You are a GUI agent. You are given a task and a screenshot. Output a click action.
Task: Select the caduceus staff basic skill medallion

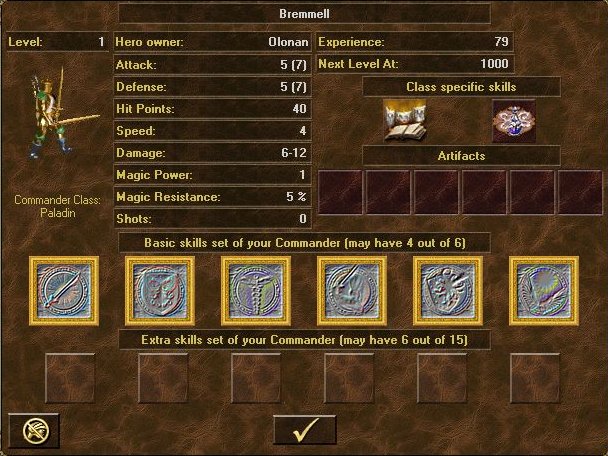[x=256, y=291]
